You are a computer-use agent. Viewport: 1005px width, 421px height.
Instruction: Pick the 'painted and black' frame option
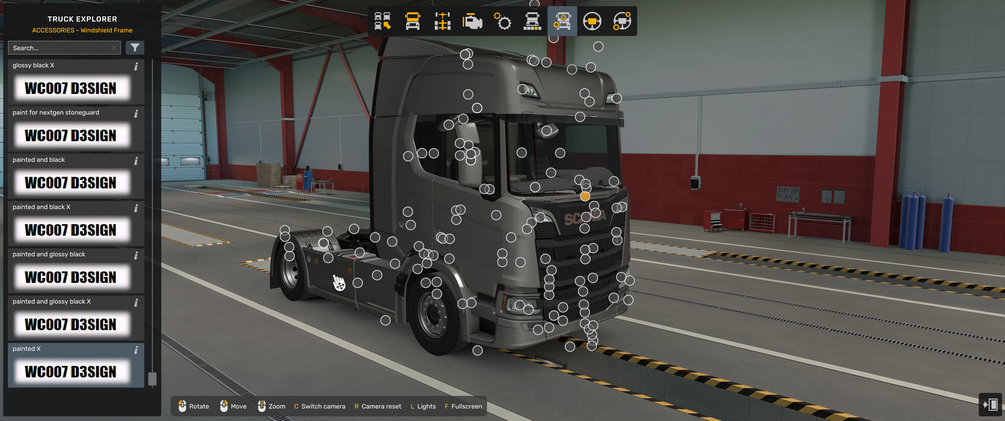70,182
